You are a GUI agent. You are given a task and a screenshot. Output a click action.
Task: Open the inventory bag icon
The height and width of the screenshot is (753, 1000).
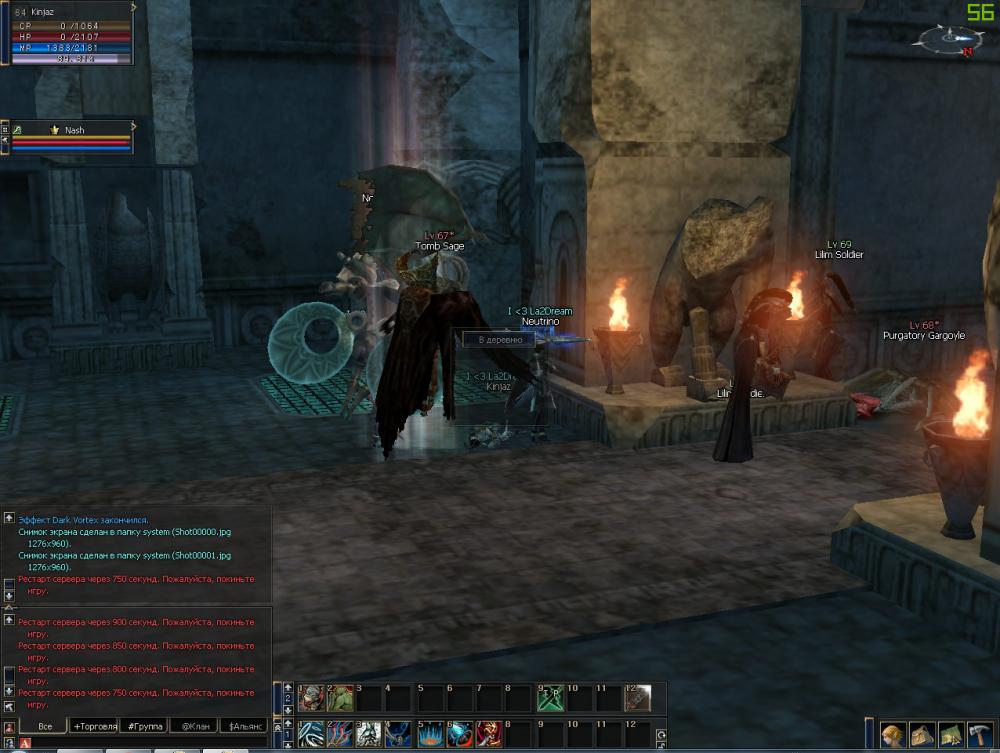922,735
